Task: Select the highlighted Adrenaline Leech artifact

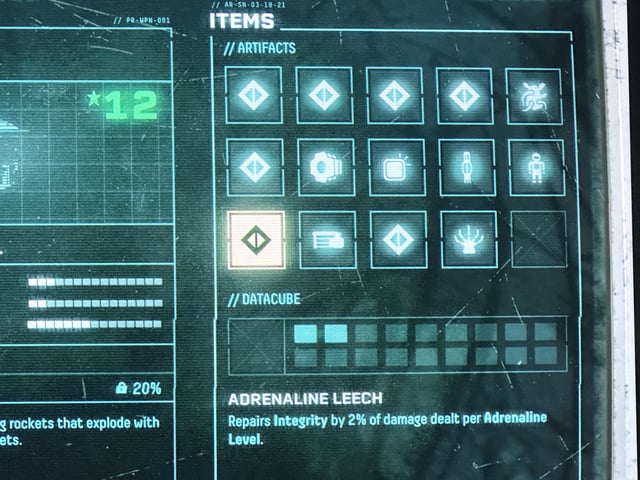Action: (256, 240)
